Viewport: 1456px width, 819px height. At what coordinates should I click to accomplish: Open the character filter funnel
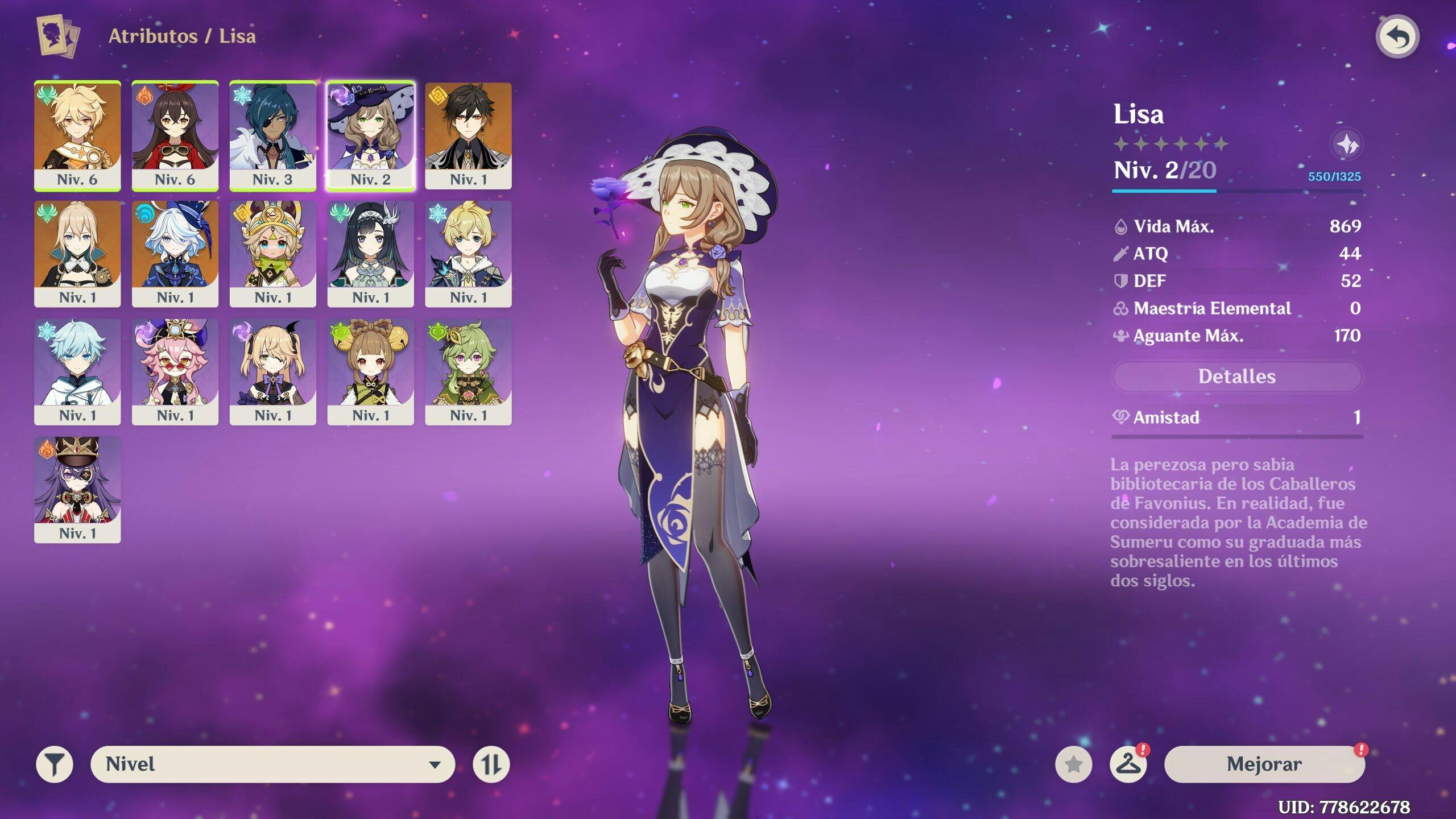(55, 764)
